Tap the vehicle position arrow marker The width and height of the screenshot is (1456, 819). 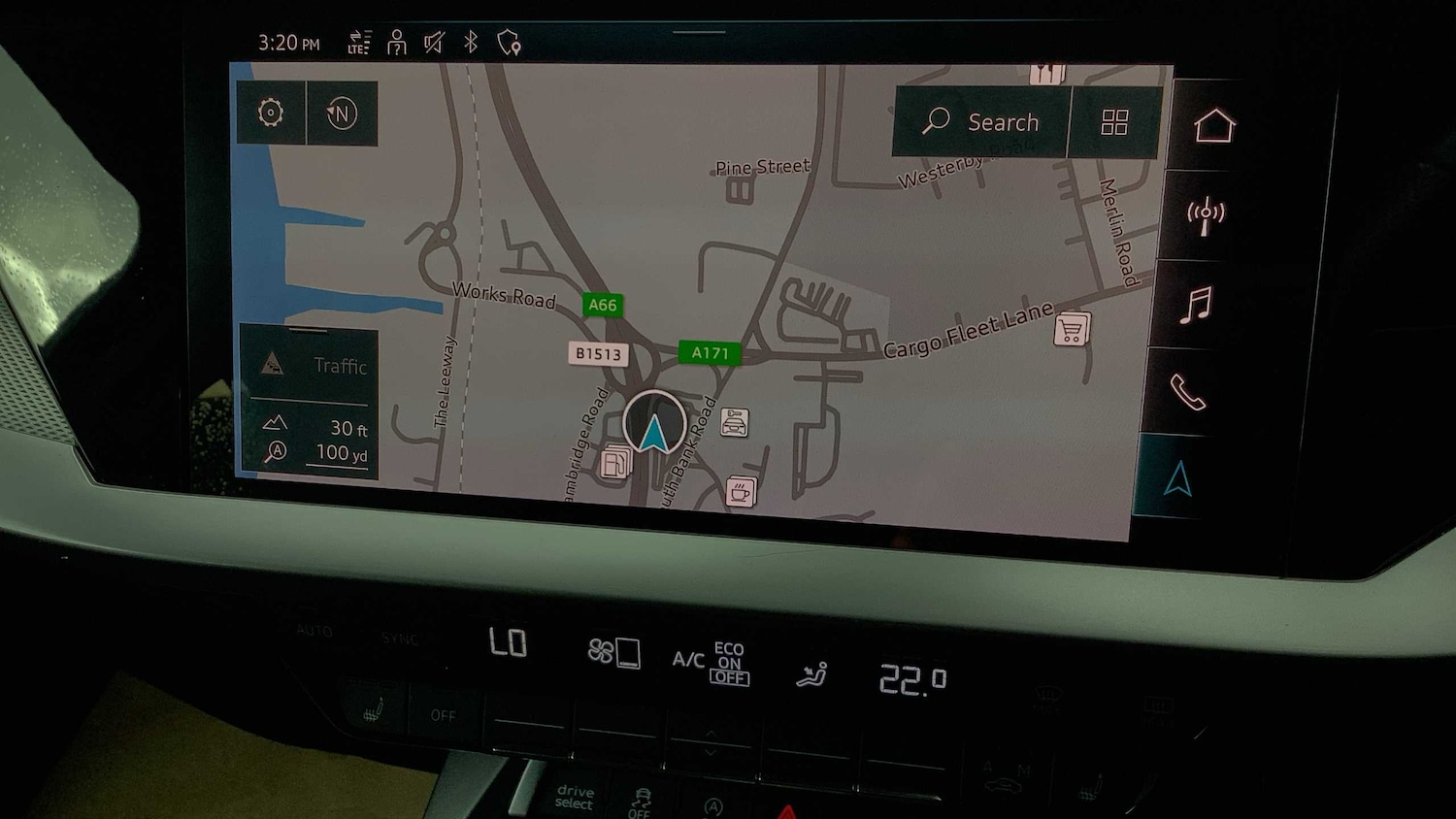point(654,427)
